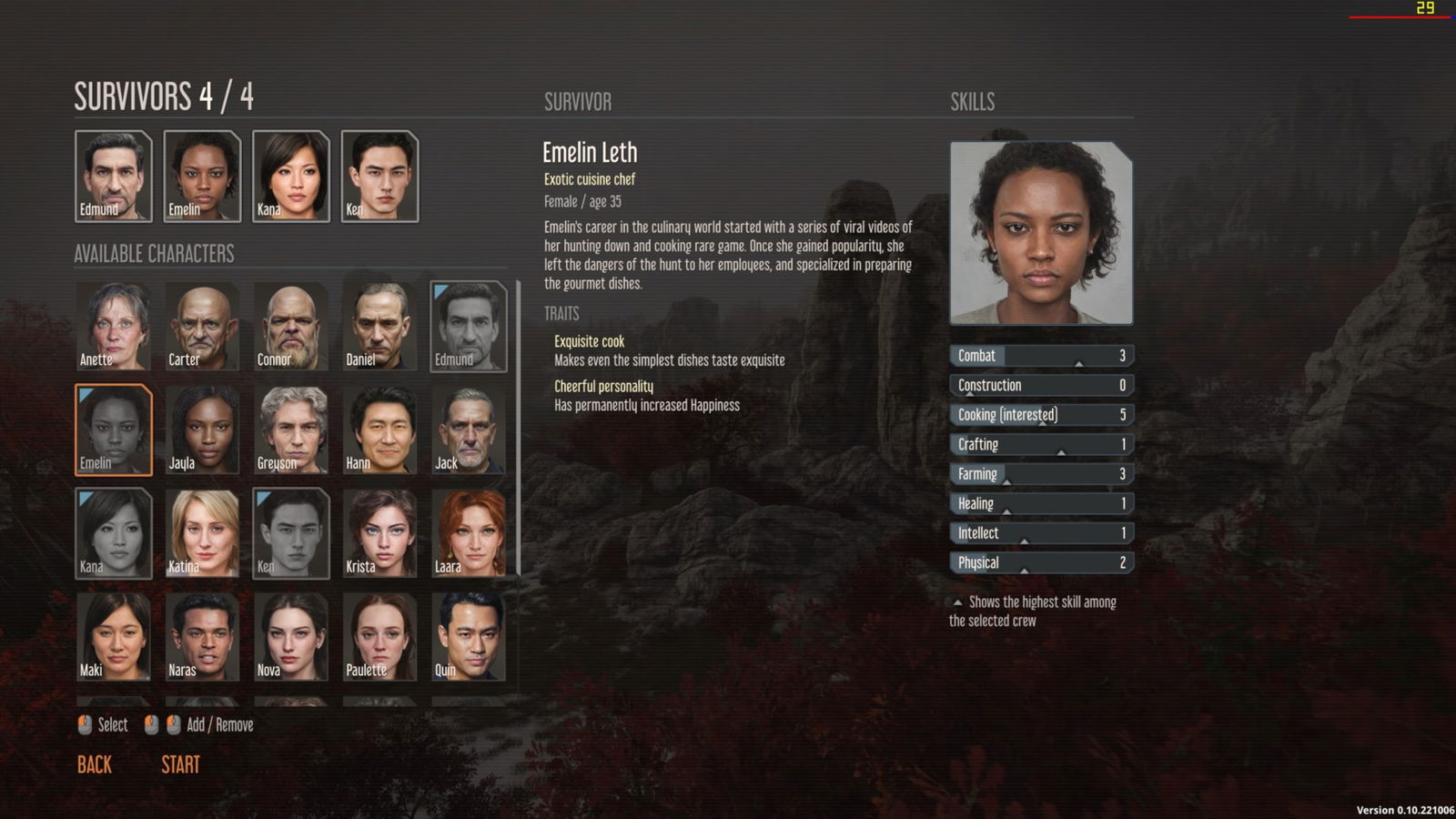This screenshot has height=819, width=1456.
Task: Select Krista from the character grid
Action: 379,532
